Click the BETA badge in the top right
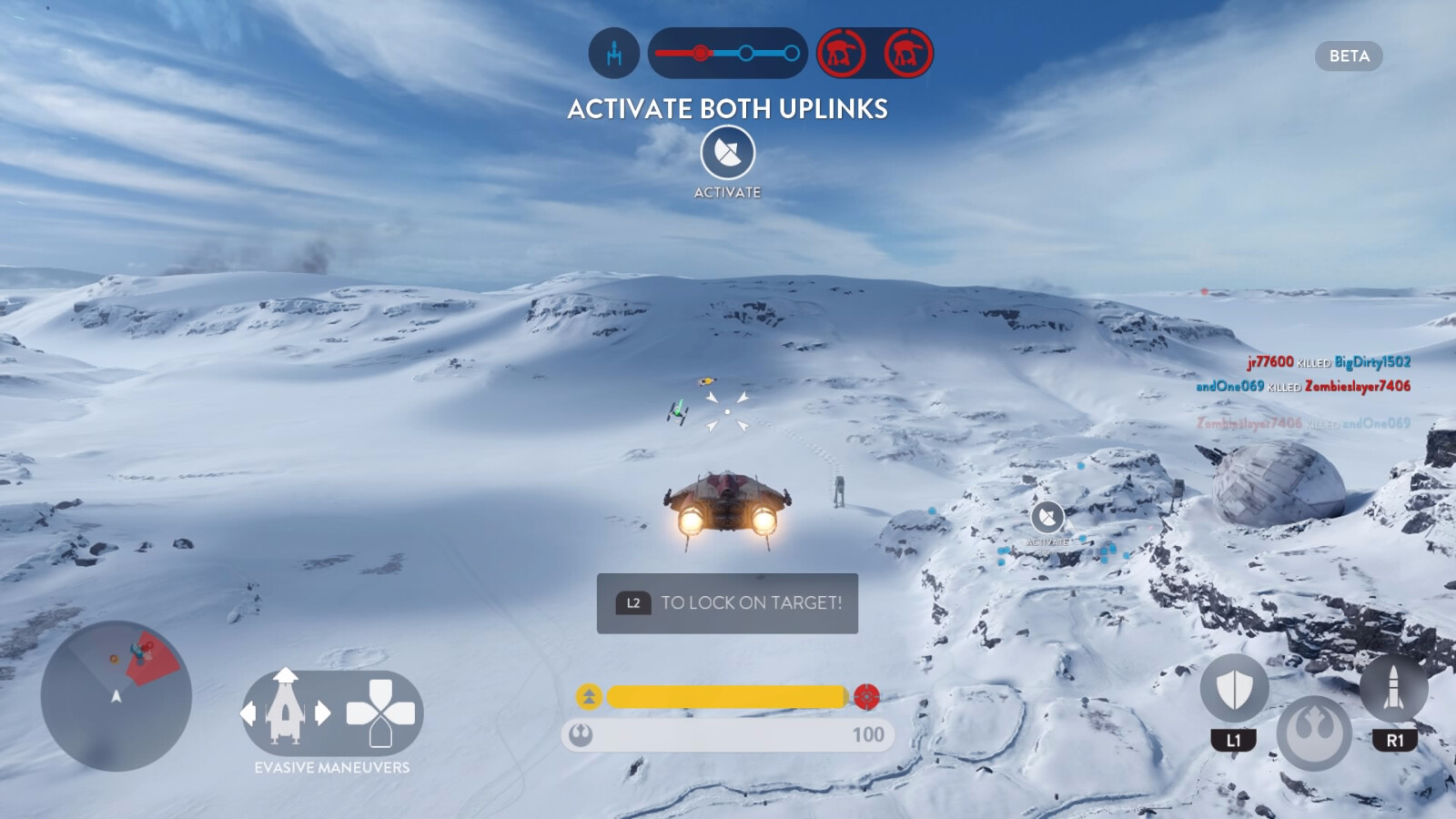Image resolution: width=1456 pixels, height=819 pixels. click(x=1351, y=56)
